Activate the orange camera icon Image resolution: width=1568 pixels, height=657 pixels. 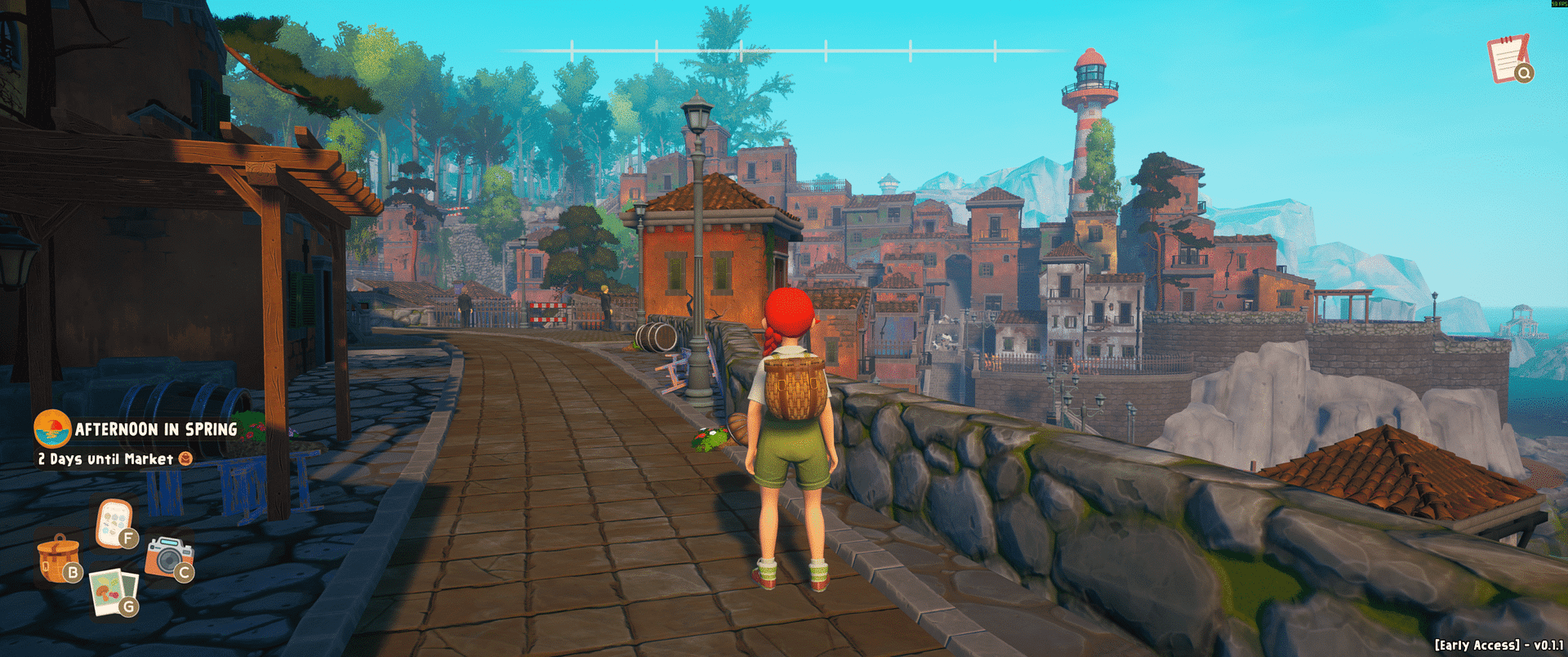click(x=168, y=556)
